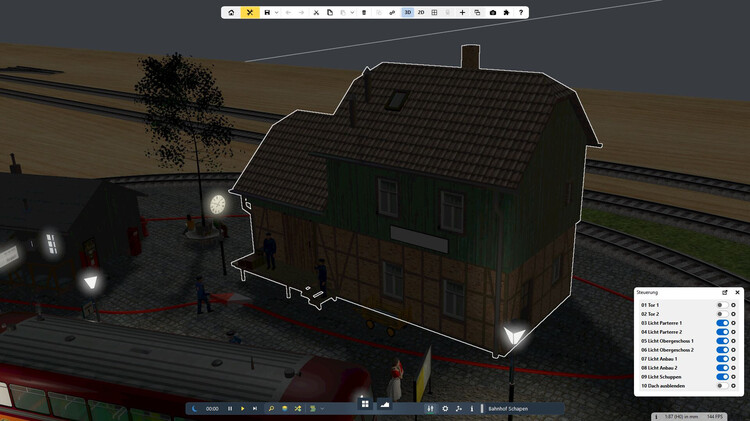Switch to the 2D view
Image resolution: width=750 pixels, height=421 pixels.
point(421,12)
